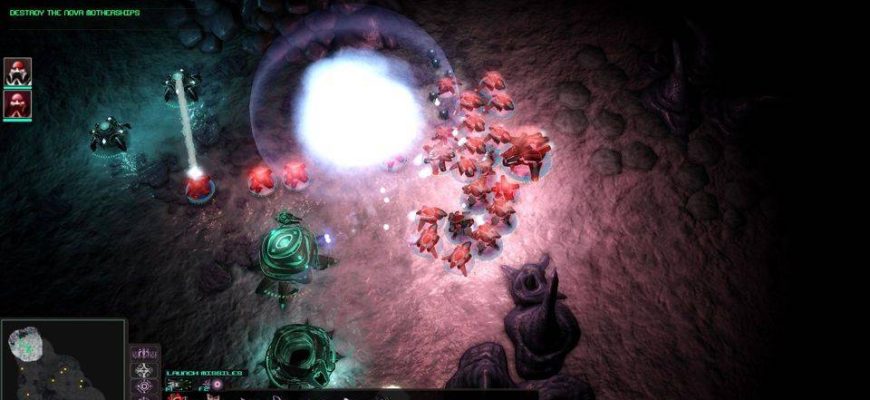
Task: Read the Destroy the Nova Motherships objective
Action: click(75, 13)
